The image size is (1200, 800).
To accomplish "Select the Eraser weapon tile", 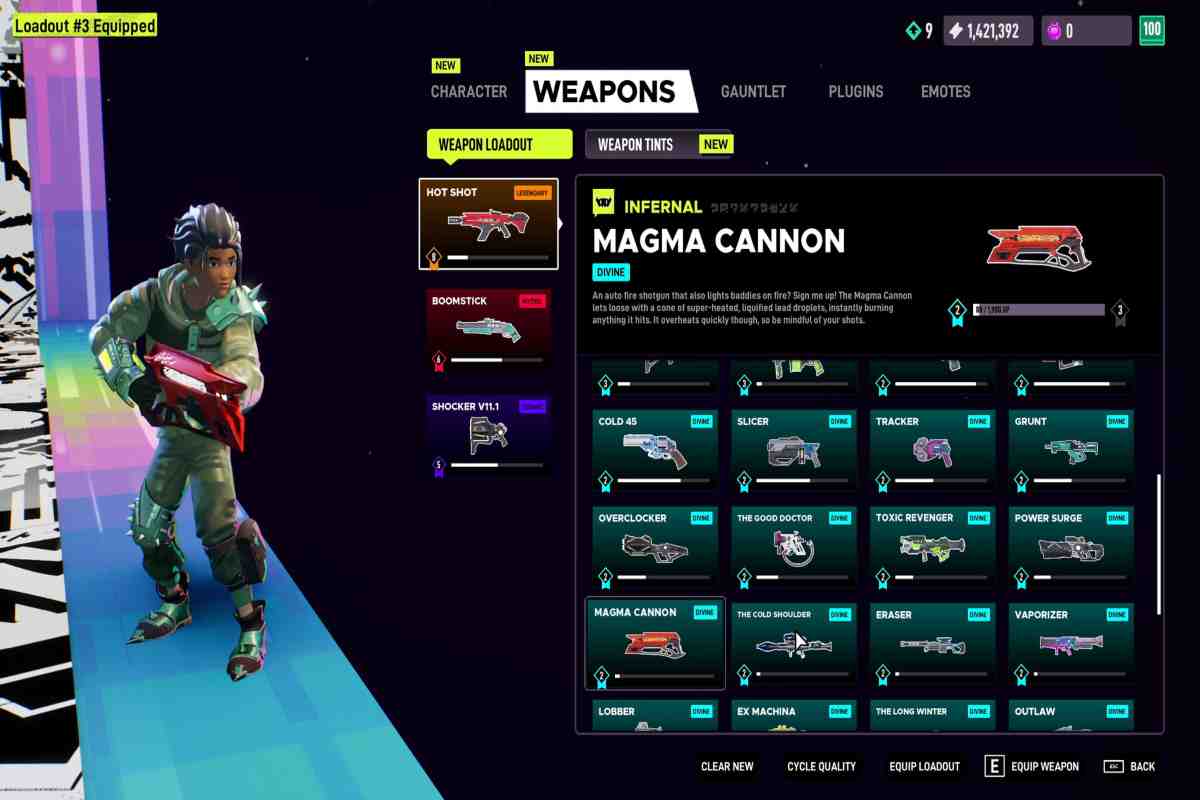I will (x=932, y=644).
